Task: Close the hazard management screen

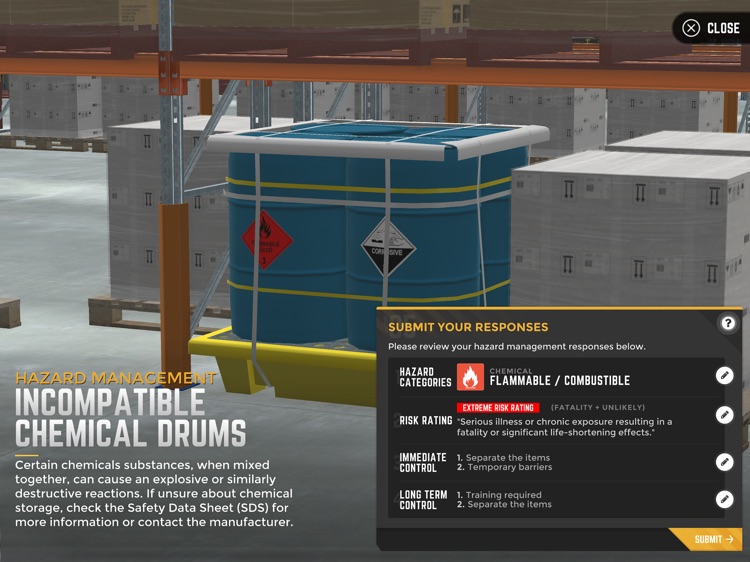Action: (x=711, y=28)
